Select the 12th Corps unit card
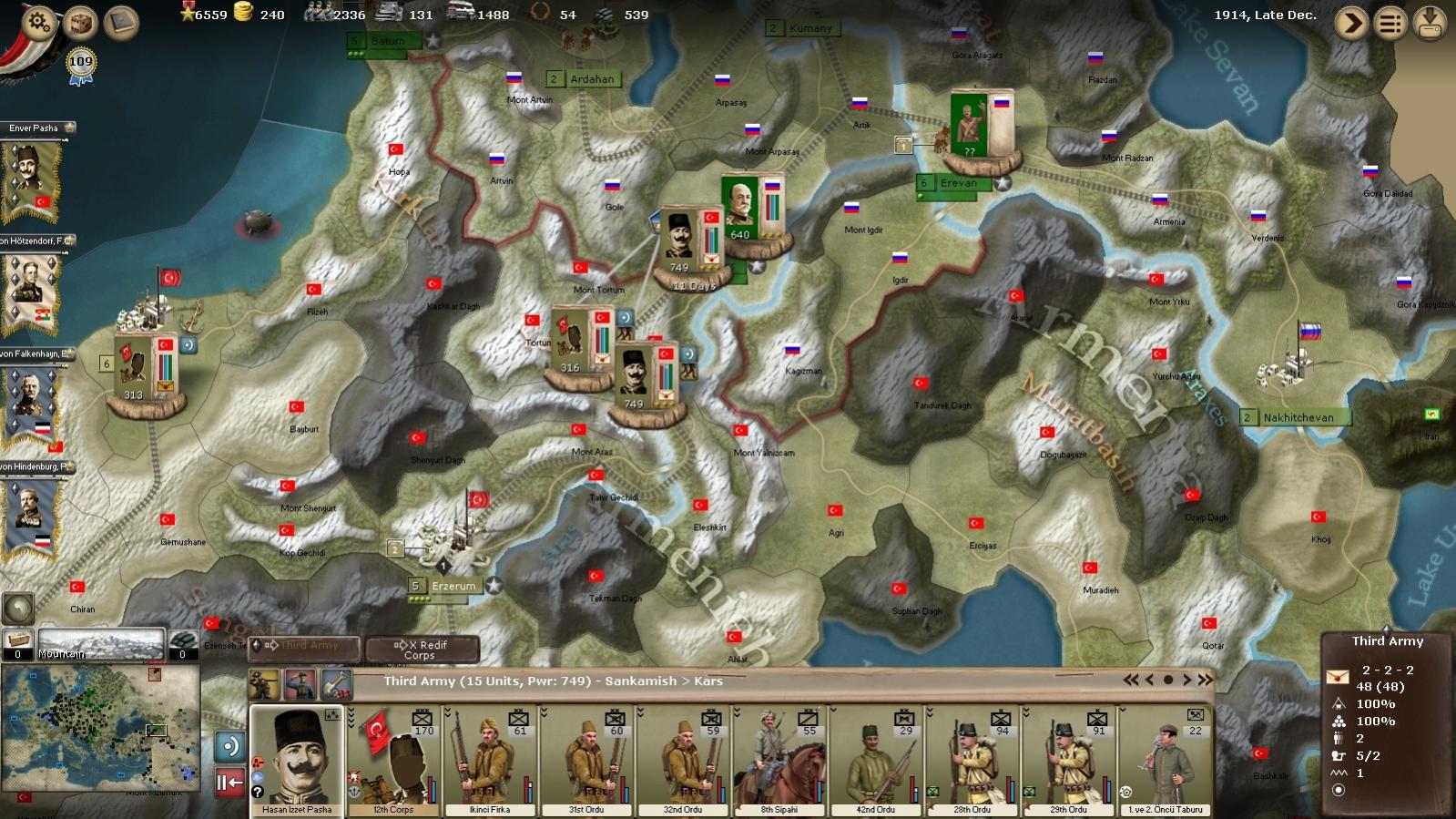 tap(393, 760)
